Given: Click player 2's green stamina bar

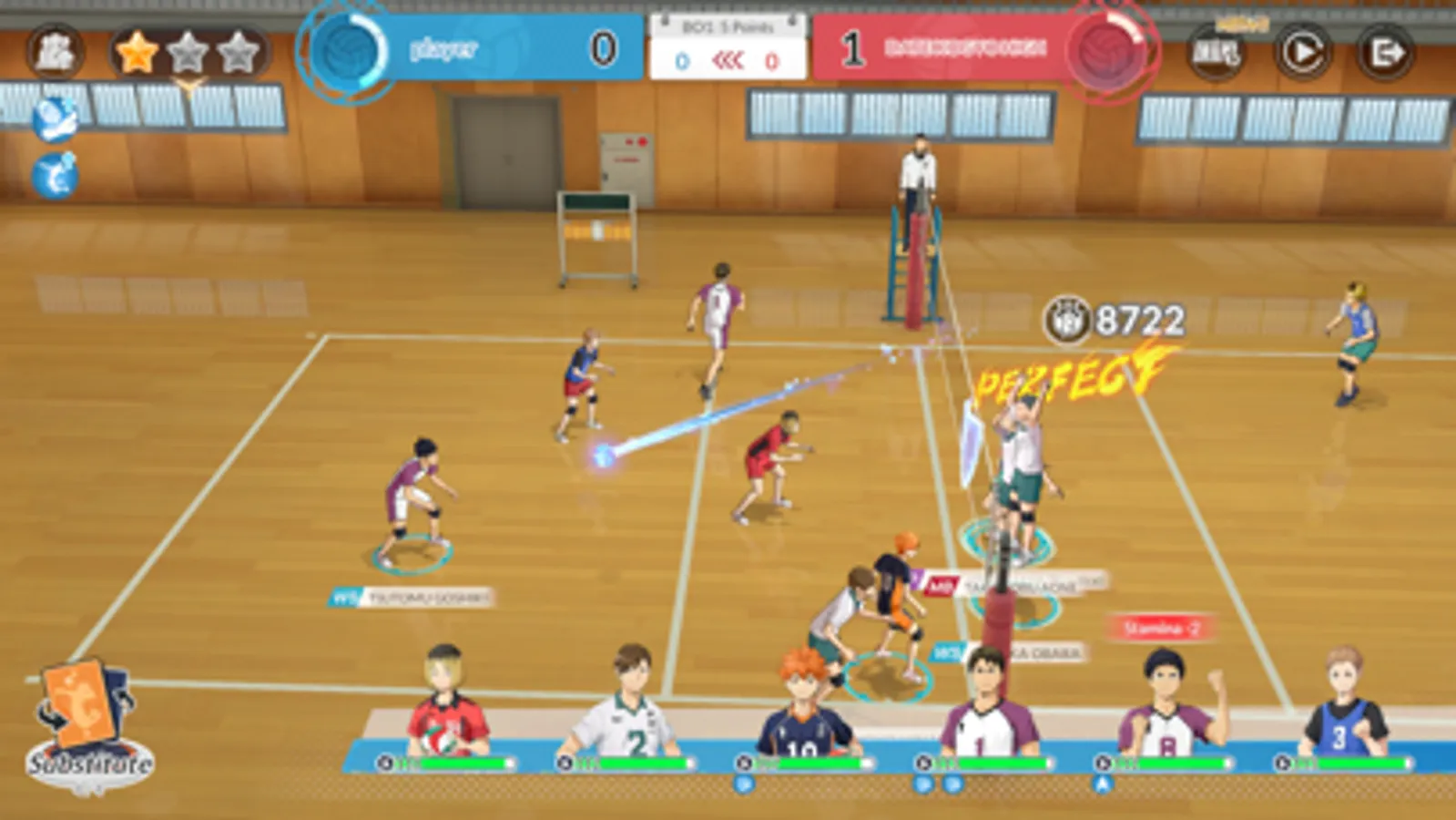Looking at the screenshot, I should [x=645, y=762].
